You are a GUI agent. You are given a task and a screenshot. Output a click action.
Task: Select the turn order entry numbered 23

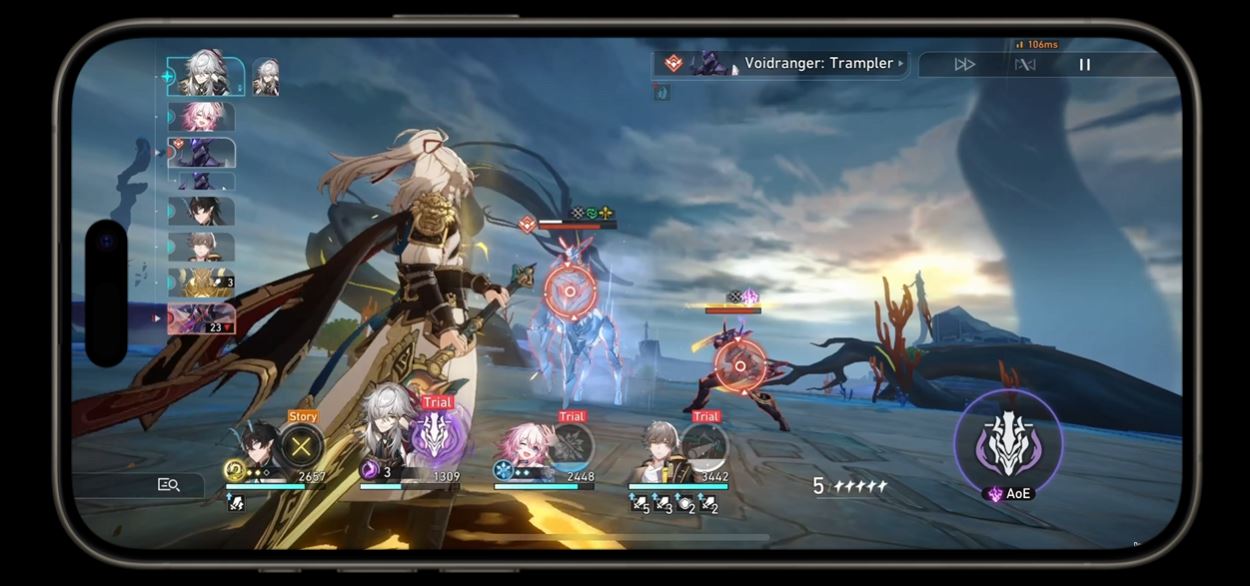(x=202, y=319)
